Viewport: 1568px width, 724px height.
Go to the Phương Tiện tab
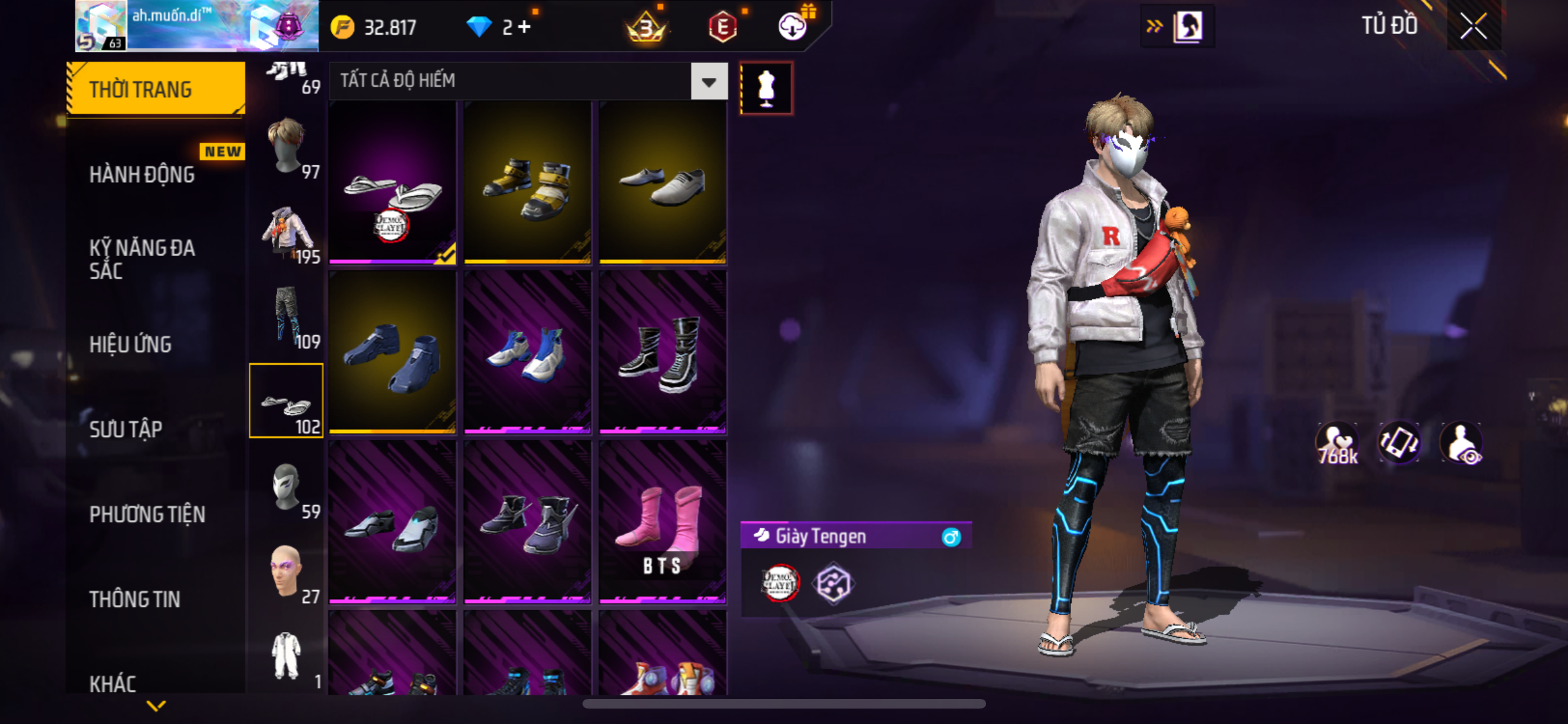coord(147,514)
